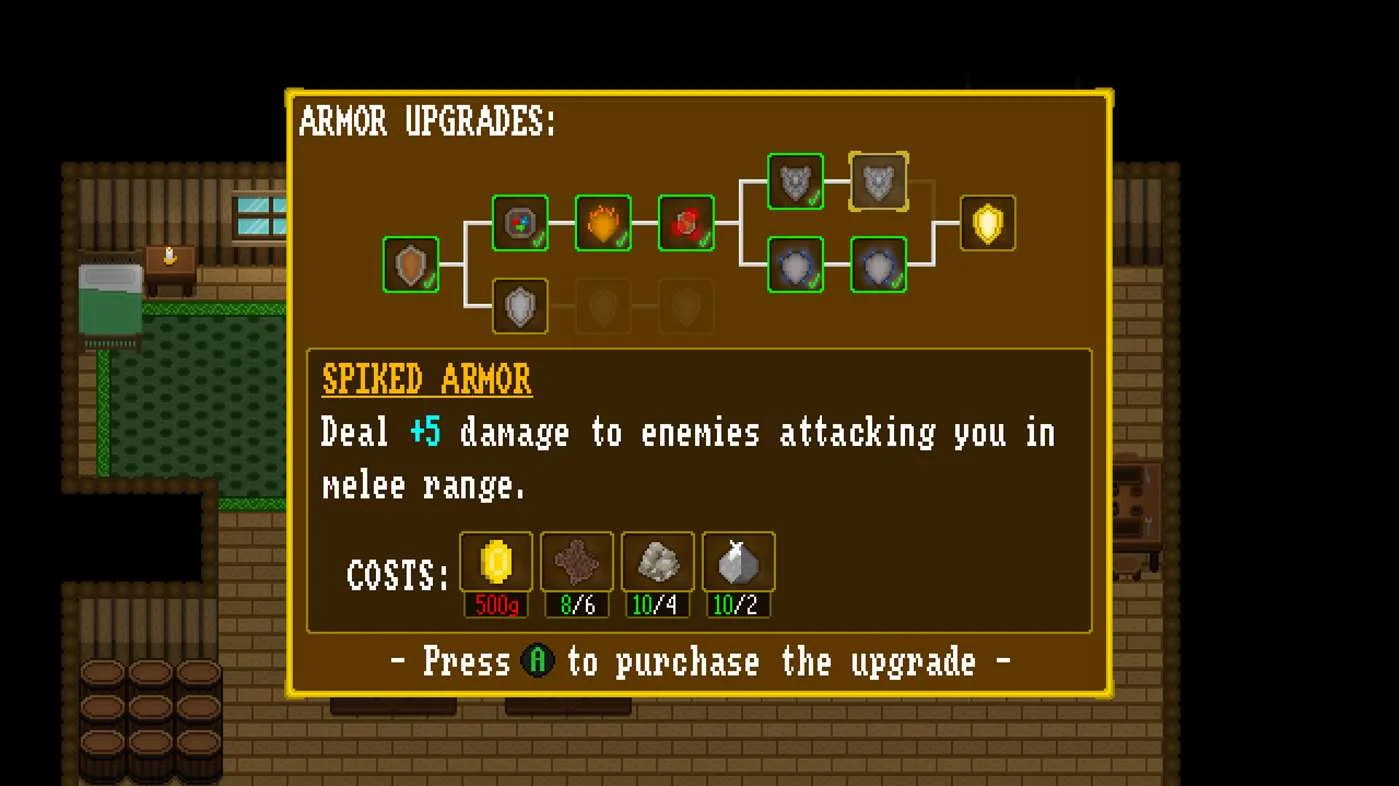The height and width of the screenshot is (786, 1399).
Task: Click the second locked faded shield node
Action: click(687, 306)
